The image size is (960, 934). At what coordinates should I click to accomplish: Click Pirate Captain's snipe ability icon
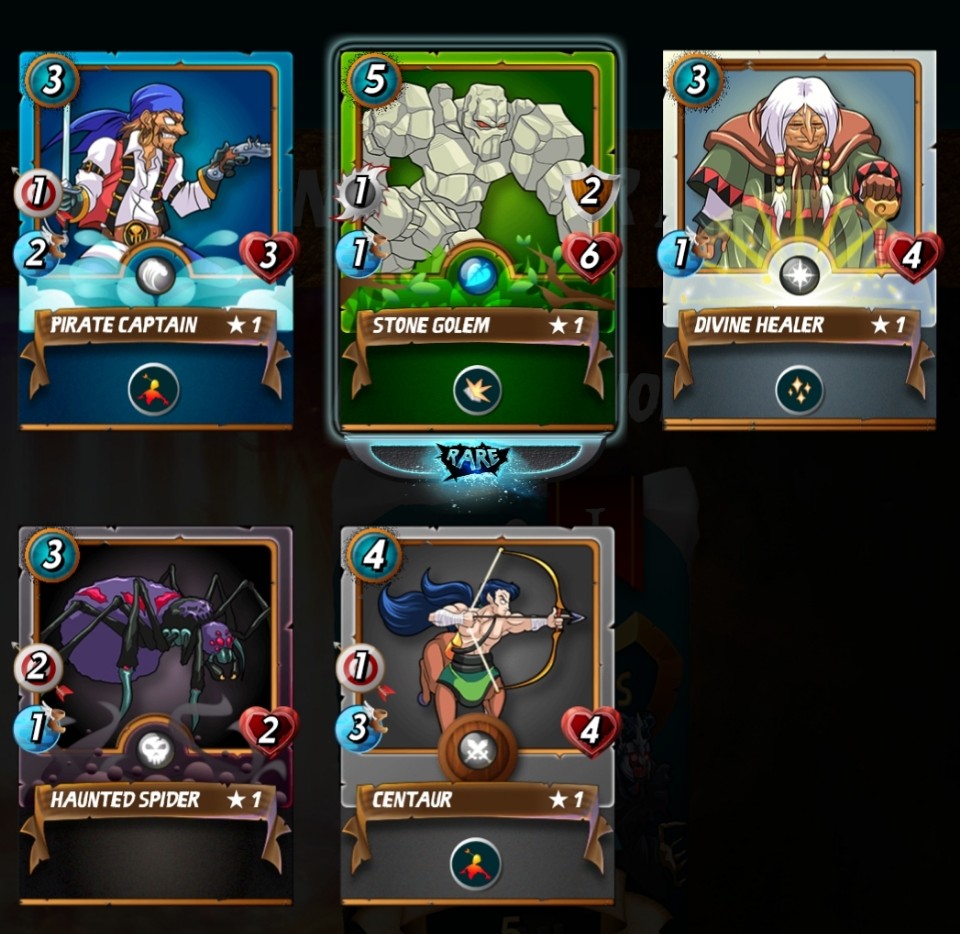(154, 389)
